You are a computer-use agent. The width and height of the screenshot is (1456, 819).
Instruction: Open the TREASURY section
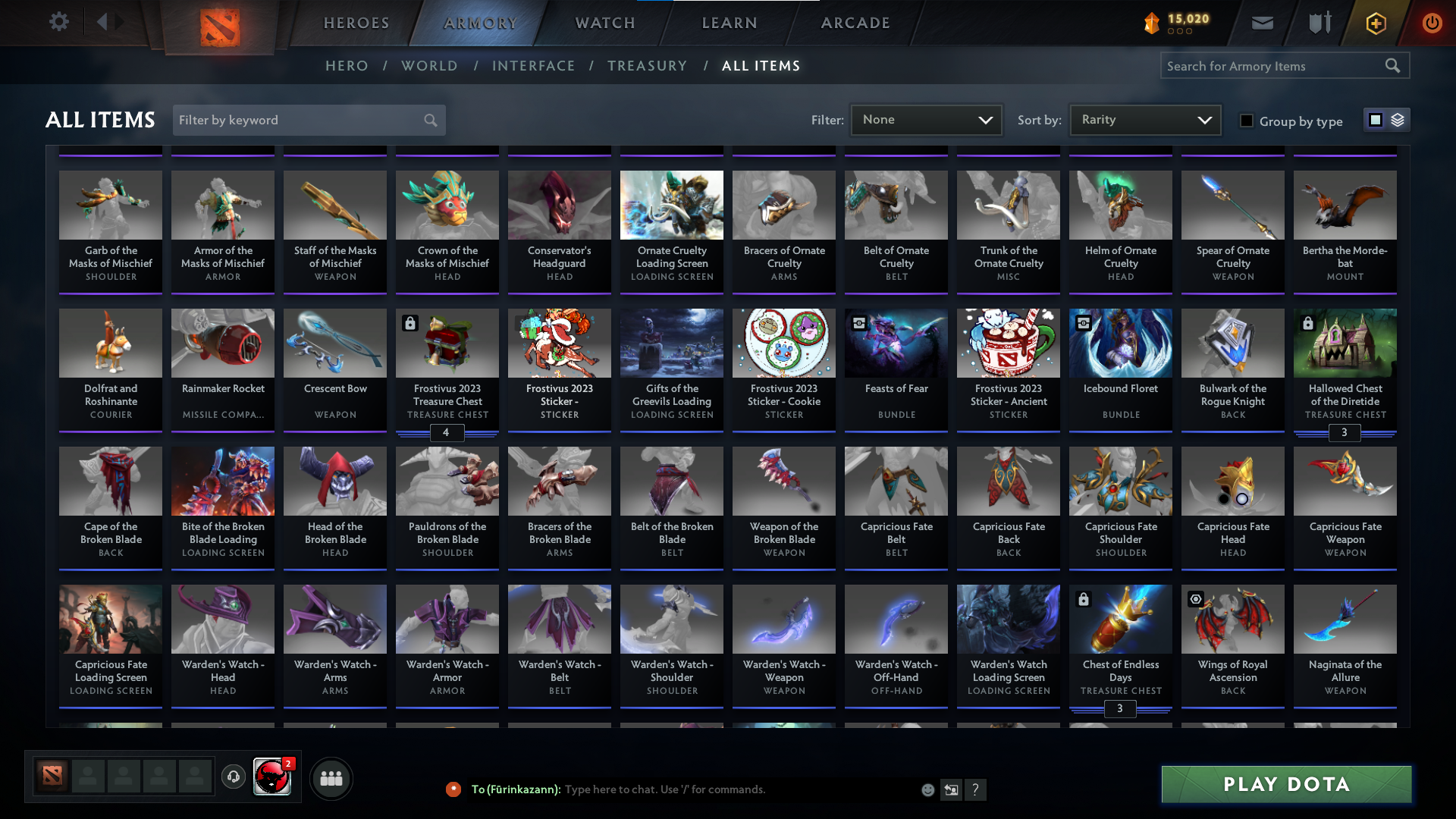pos(647,66)
